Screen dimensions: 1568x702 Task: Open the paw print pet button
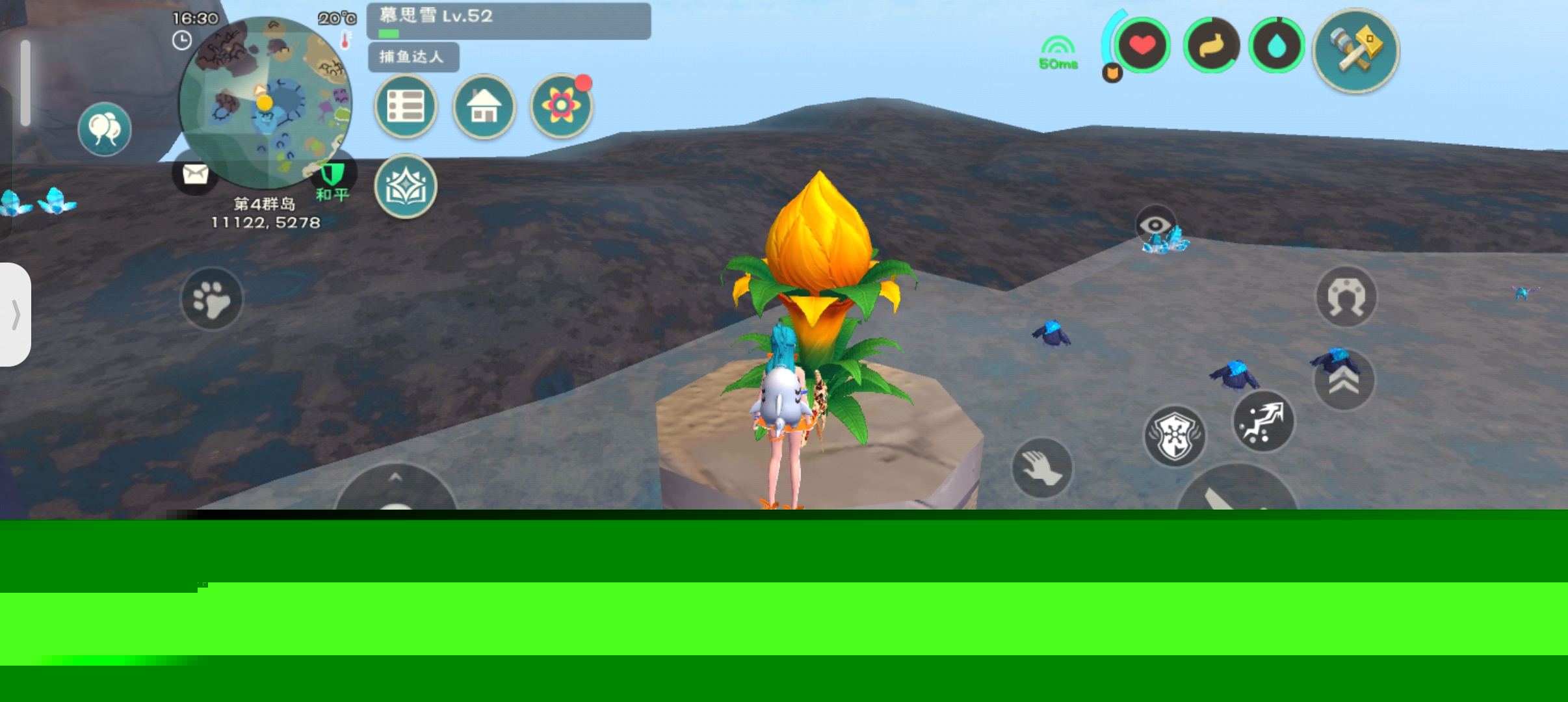211,299
